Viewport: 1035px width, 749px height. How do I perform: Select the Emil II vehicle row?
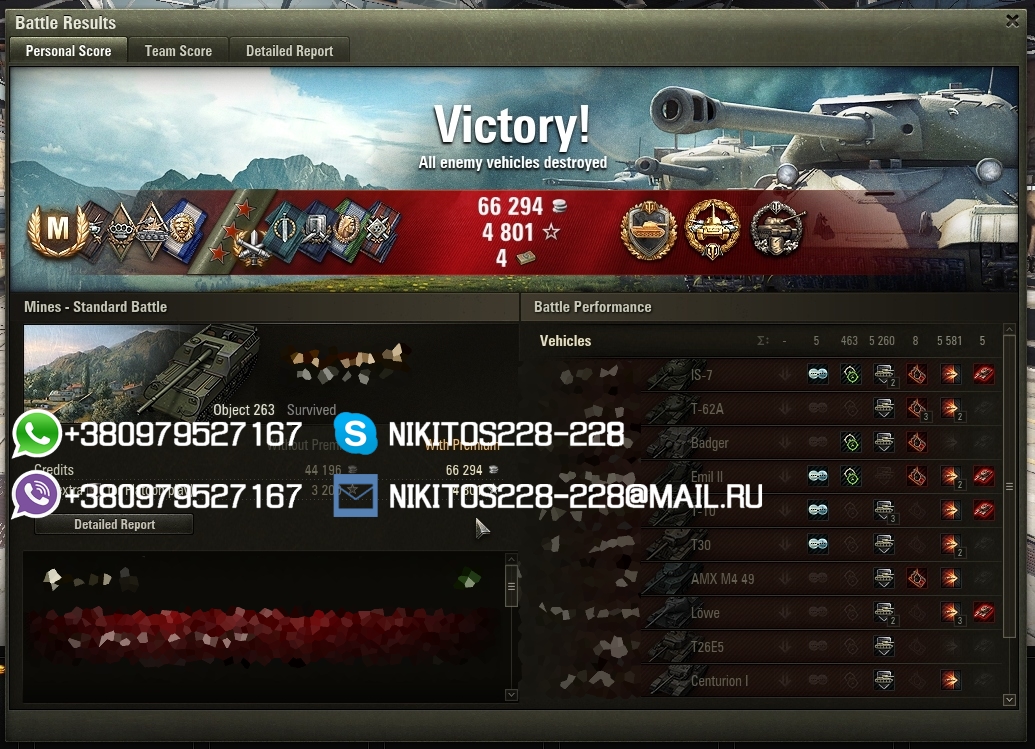pyautogui.click(x=706, y=477)
